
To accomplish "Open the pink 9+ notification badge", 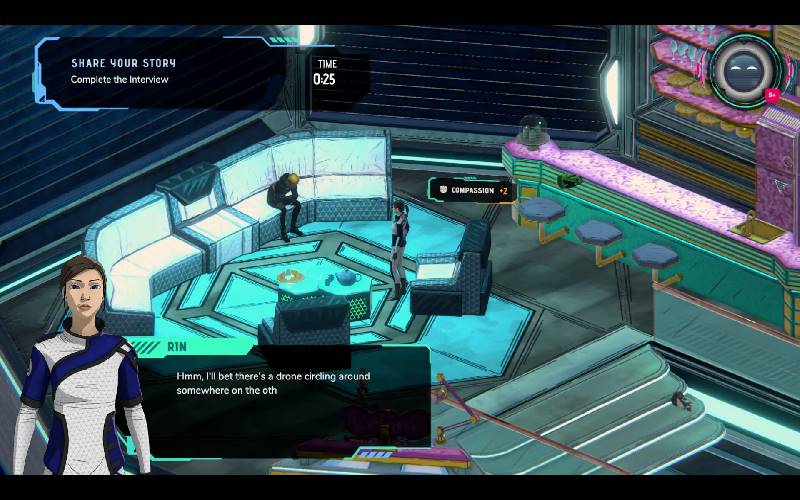I will (772, 96).
